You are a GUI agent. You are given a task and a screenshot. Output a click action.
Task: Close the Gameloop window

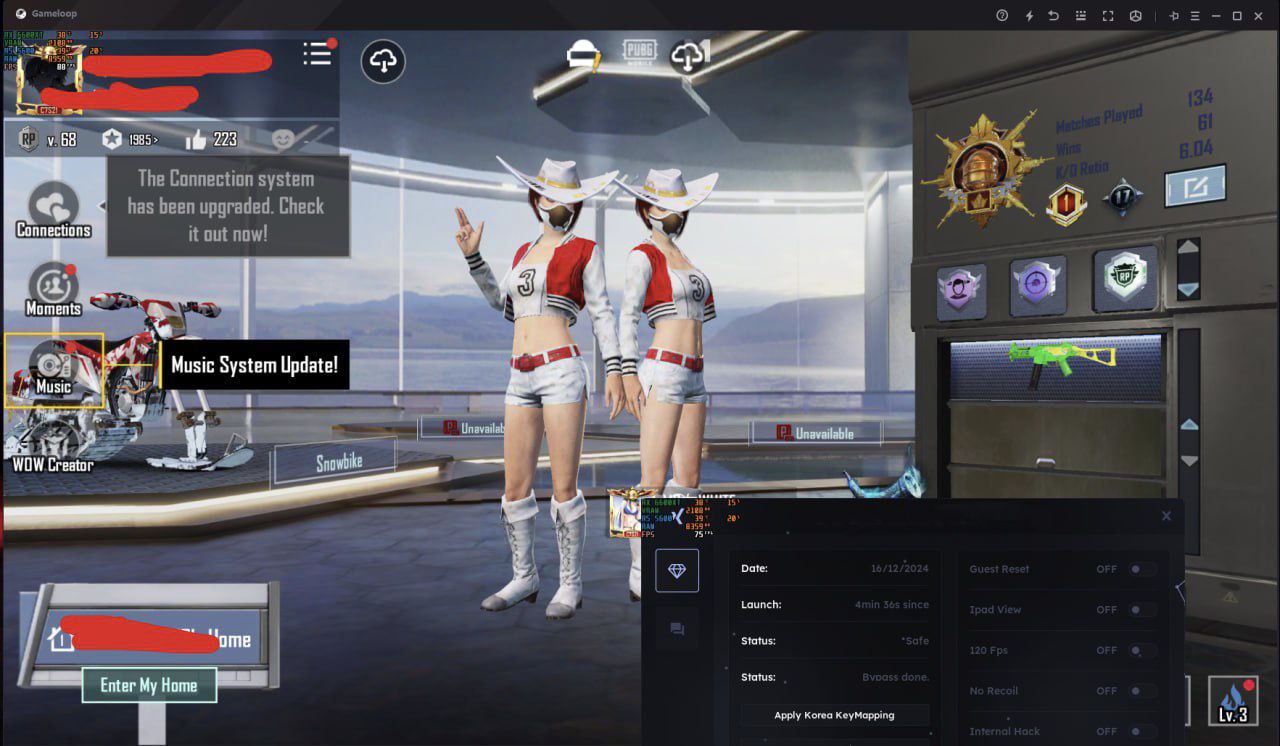(x=1258, y=15)
